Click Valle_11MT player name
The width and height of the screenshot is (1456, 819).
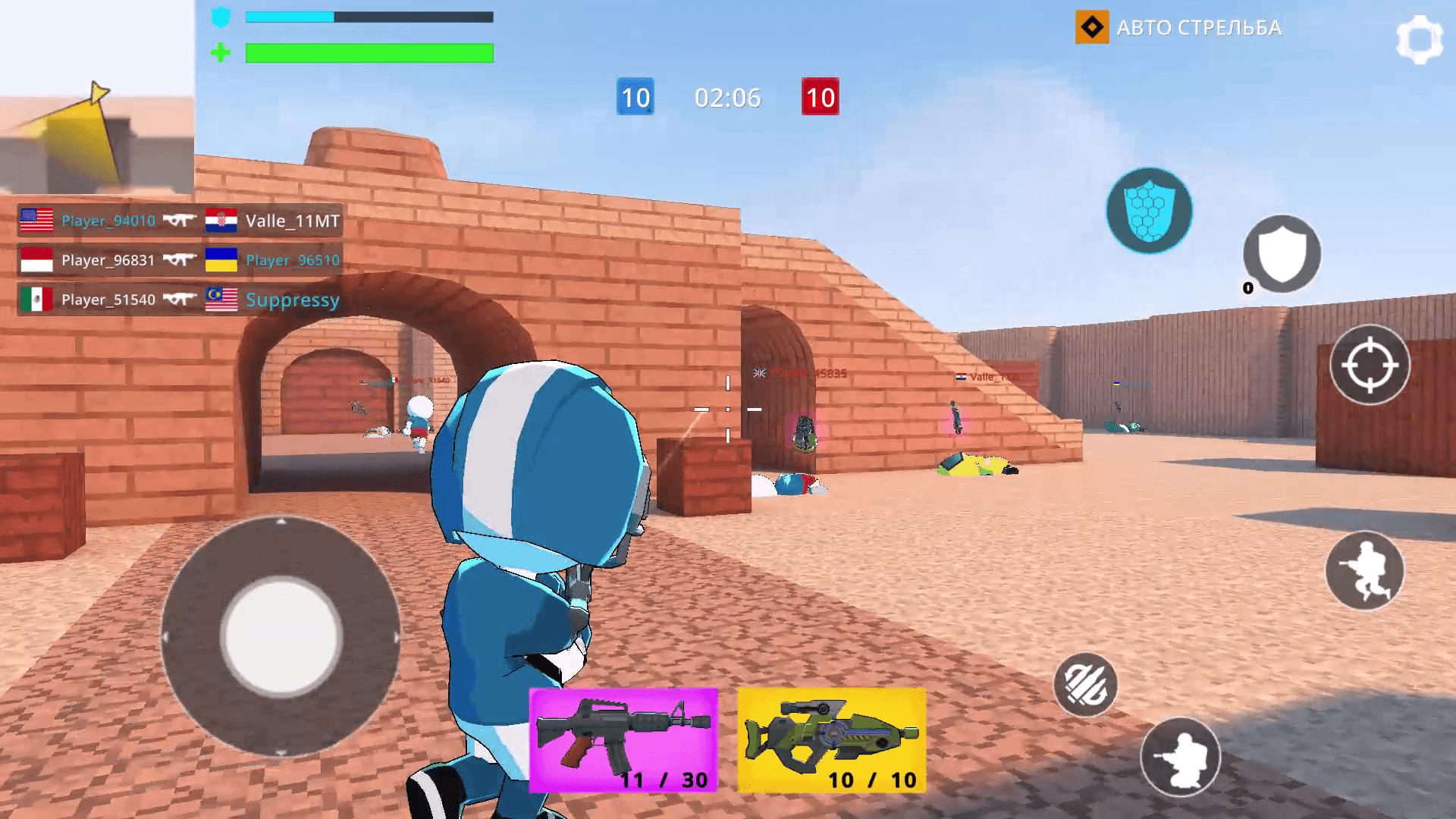click(292, 221)
